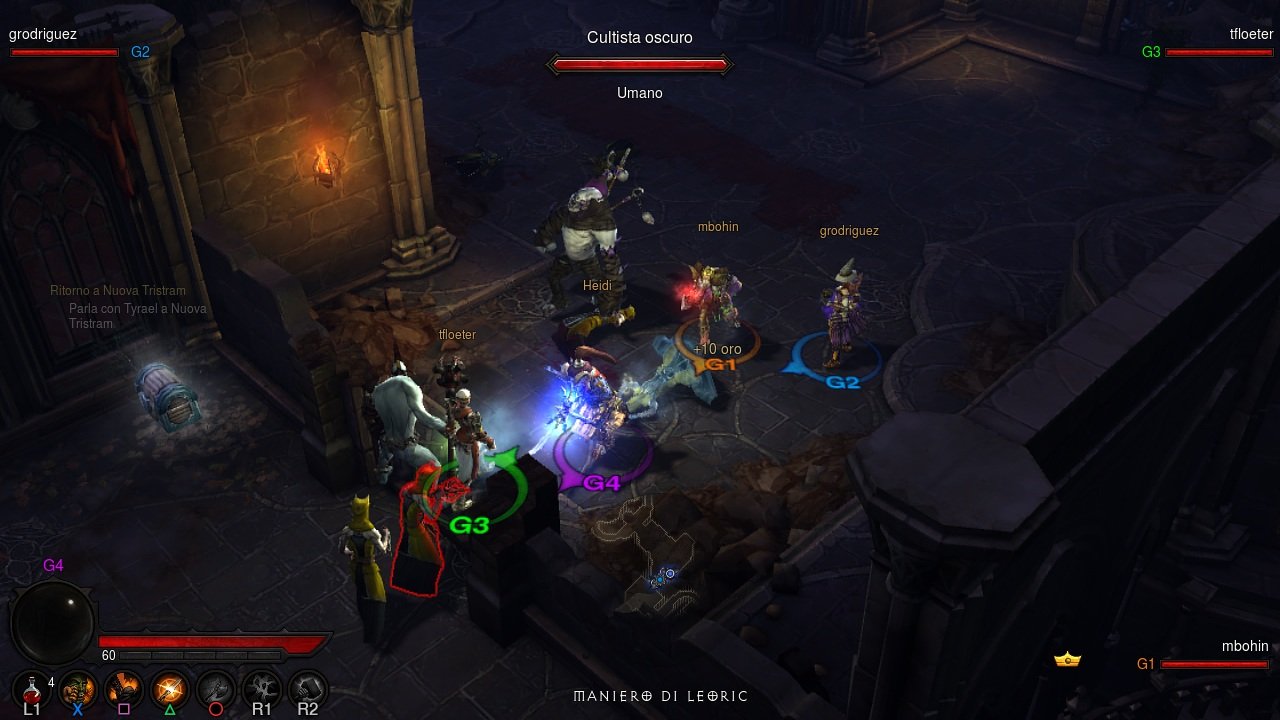Image resolution: width=1280 pixels, height=720 pixels.
Task: Select the Cultista oscuro nameplate
Action: (x=640, y=37)
